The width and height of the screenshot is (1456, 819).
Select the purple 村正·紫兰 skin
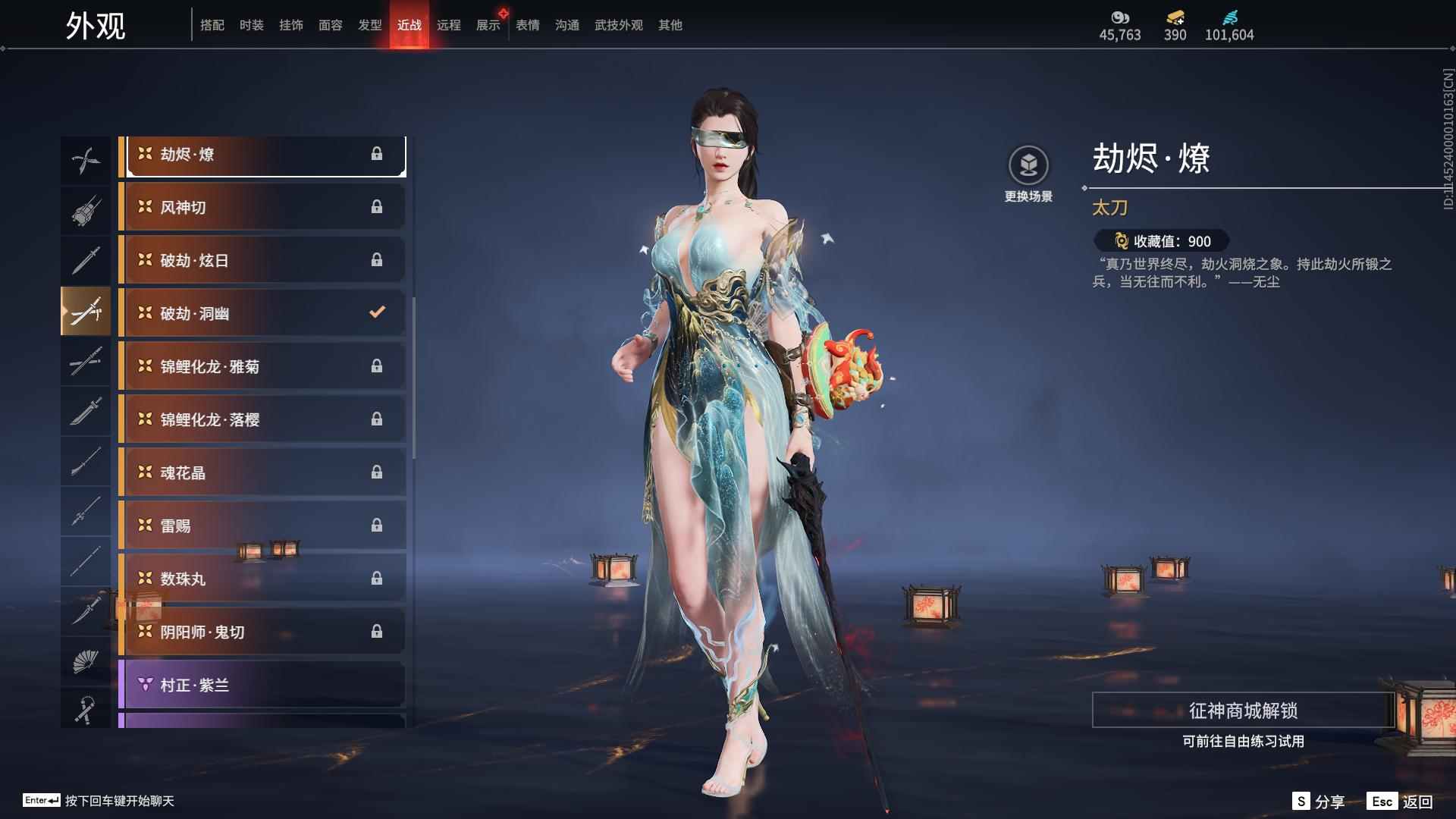click(262, 685)
